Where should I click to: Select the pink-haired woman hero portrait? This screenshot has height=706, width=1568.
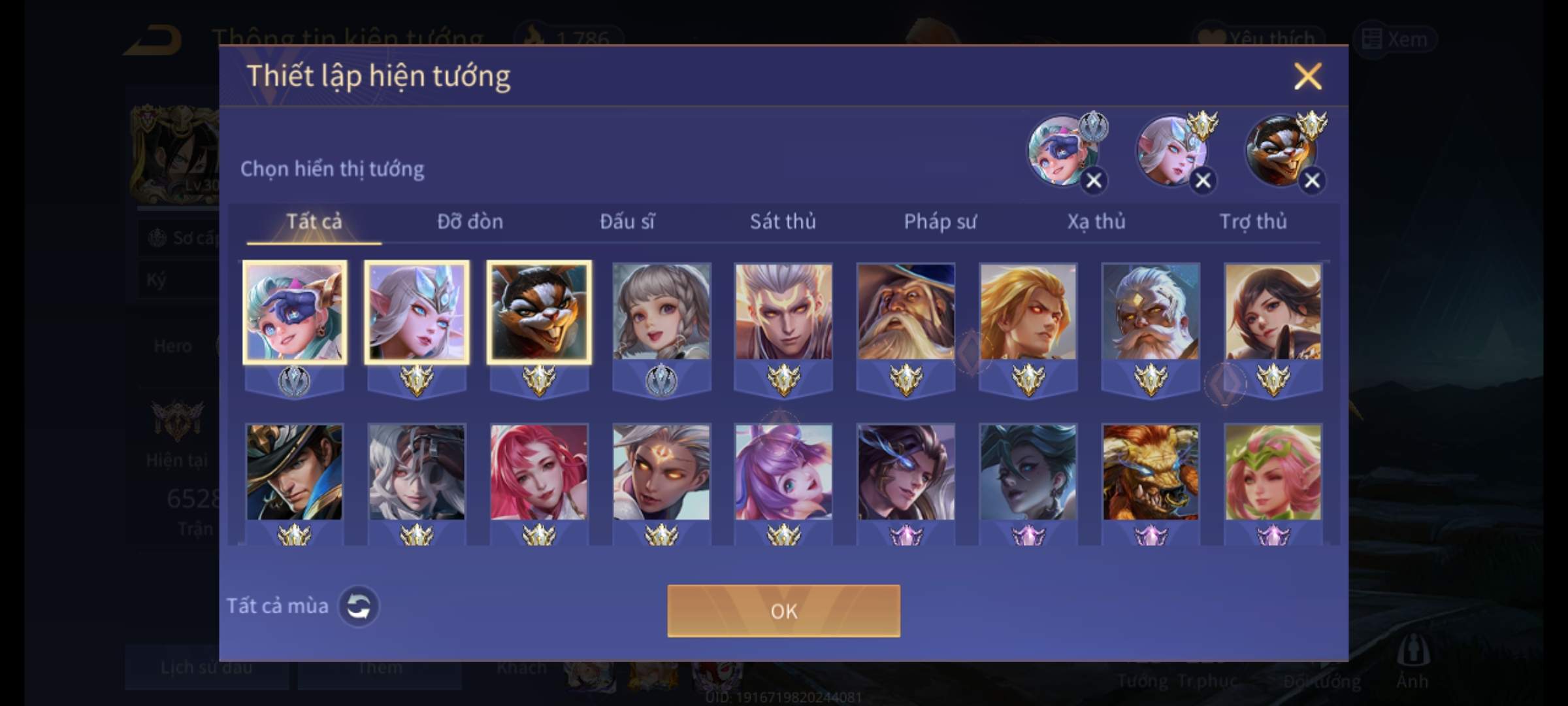click(x=538, y=472)
